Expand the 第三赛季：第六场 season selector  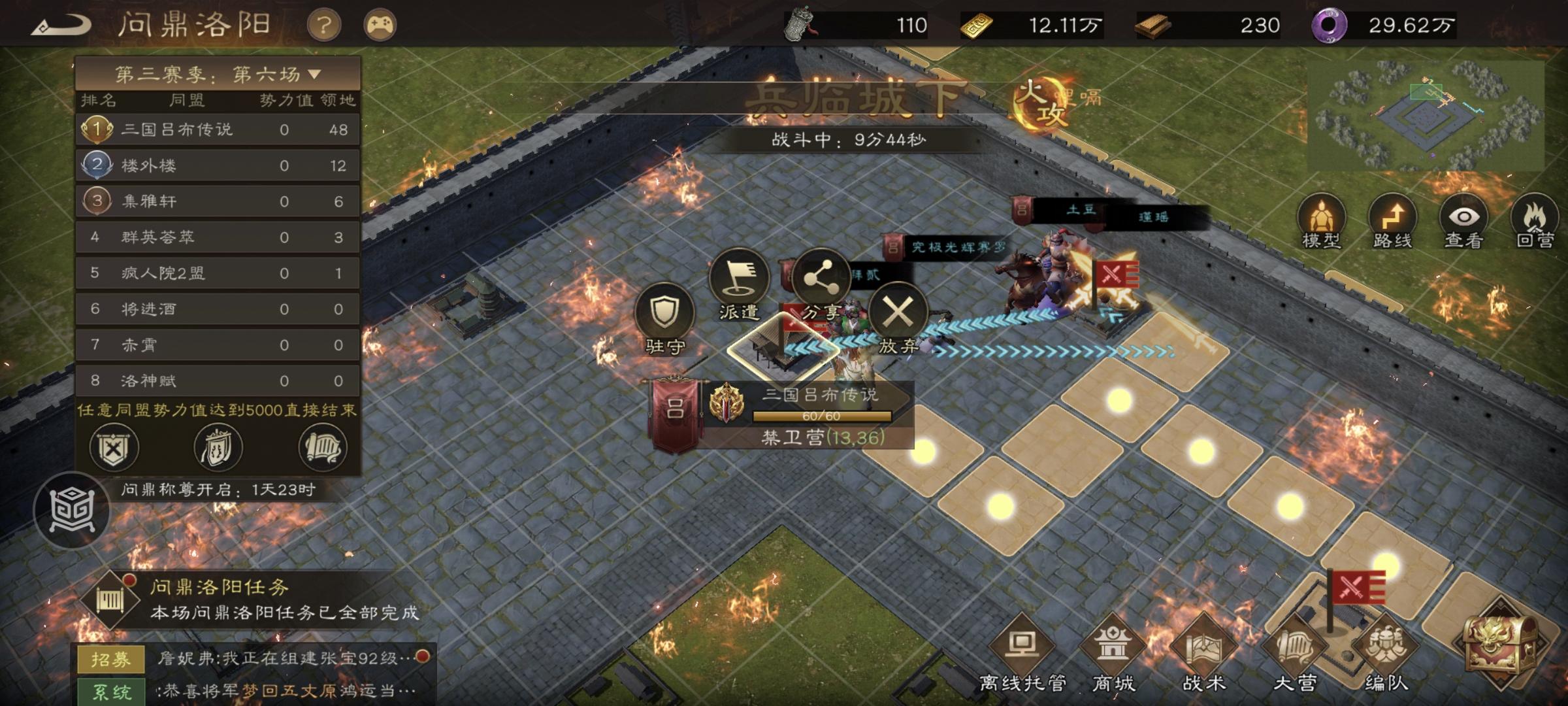(219, 74)
